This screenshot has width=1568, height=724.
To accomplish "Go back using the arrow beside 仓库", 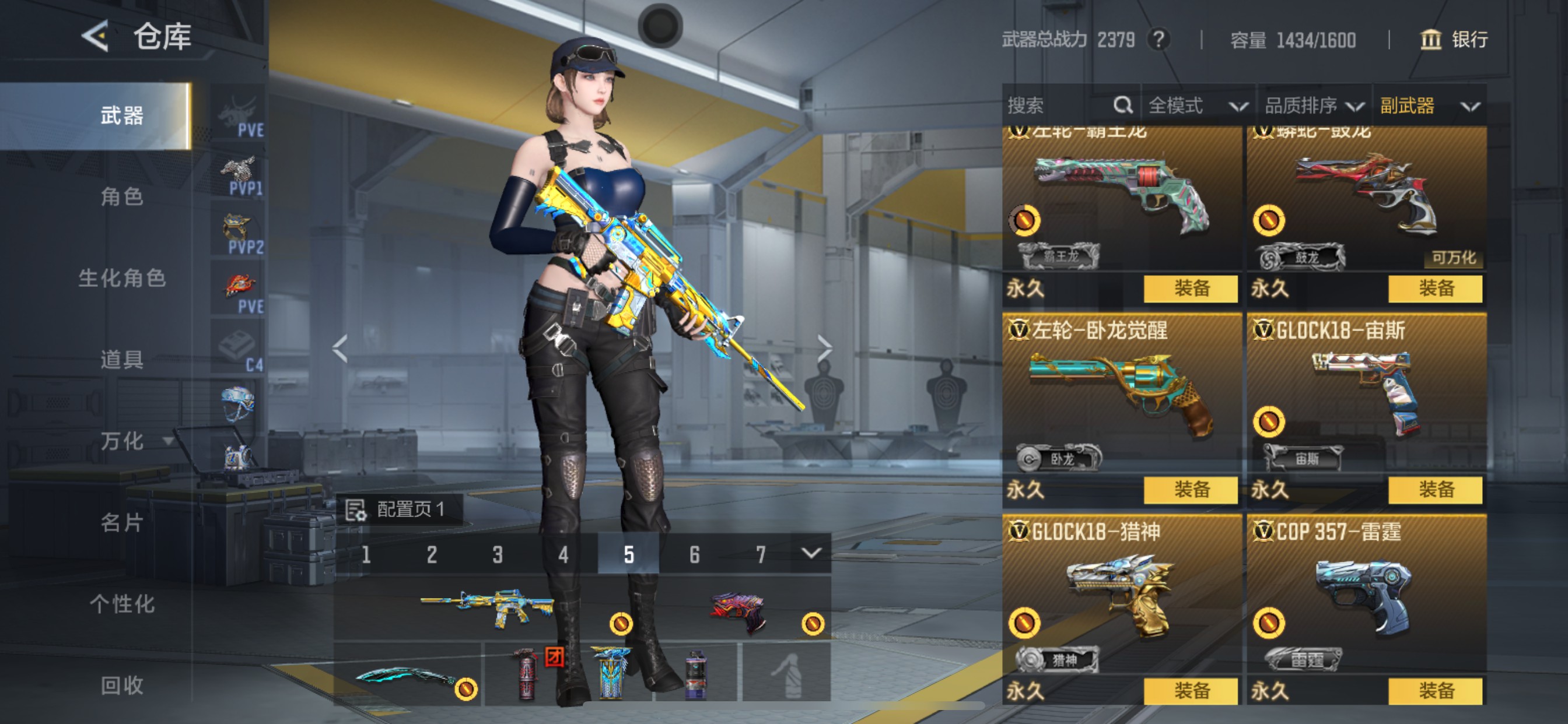I will [96, 37].
